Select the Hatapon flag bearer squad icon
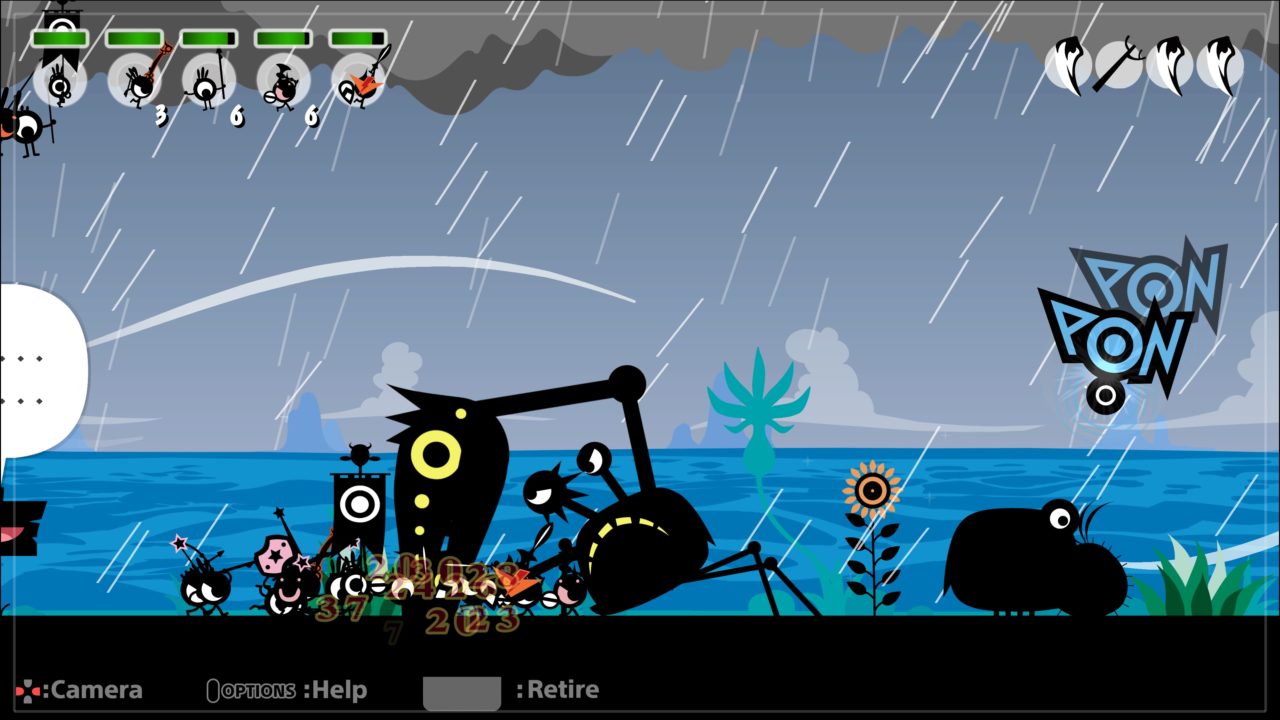 coord(60,82)
